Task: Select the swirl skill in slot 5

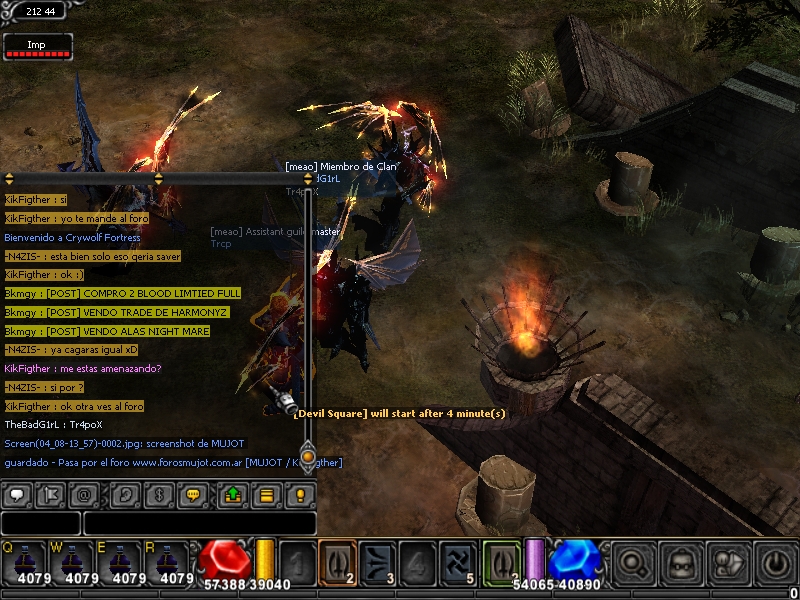Action: 458,561
